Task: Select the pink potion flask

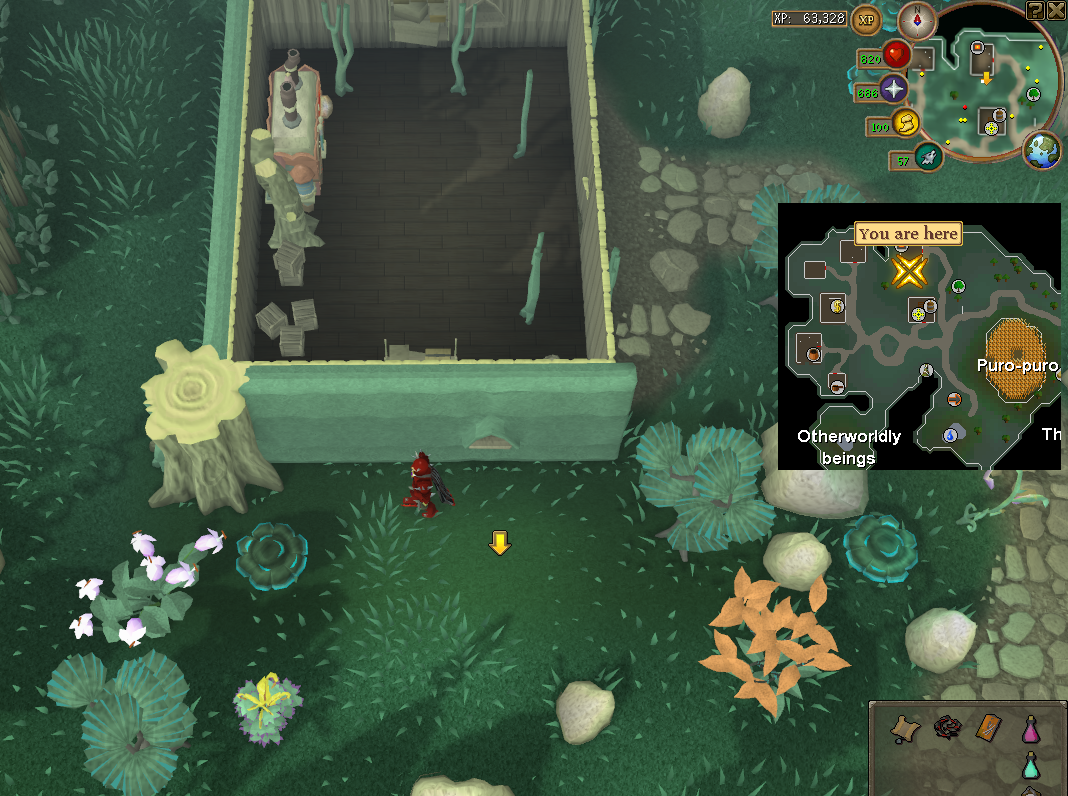Action: [1030, 728]
